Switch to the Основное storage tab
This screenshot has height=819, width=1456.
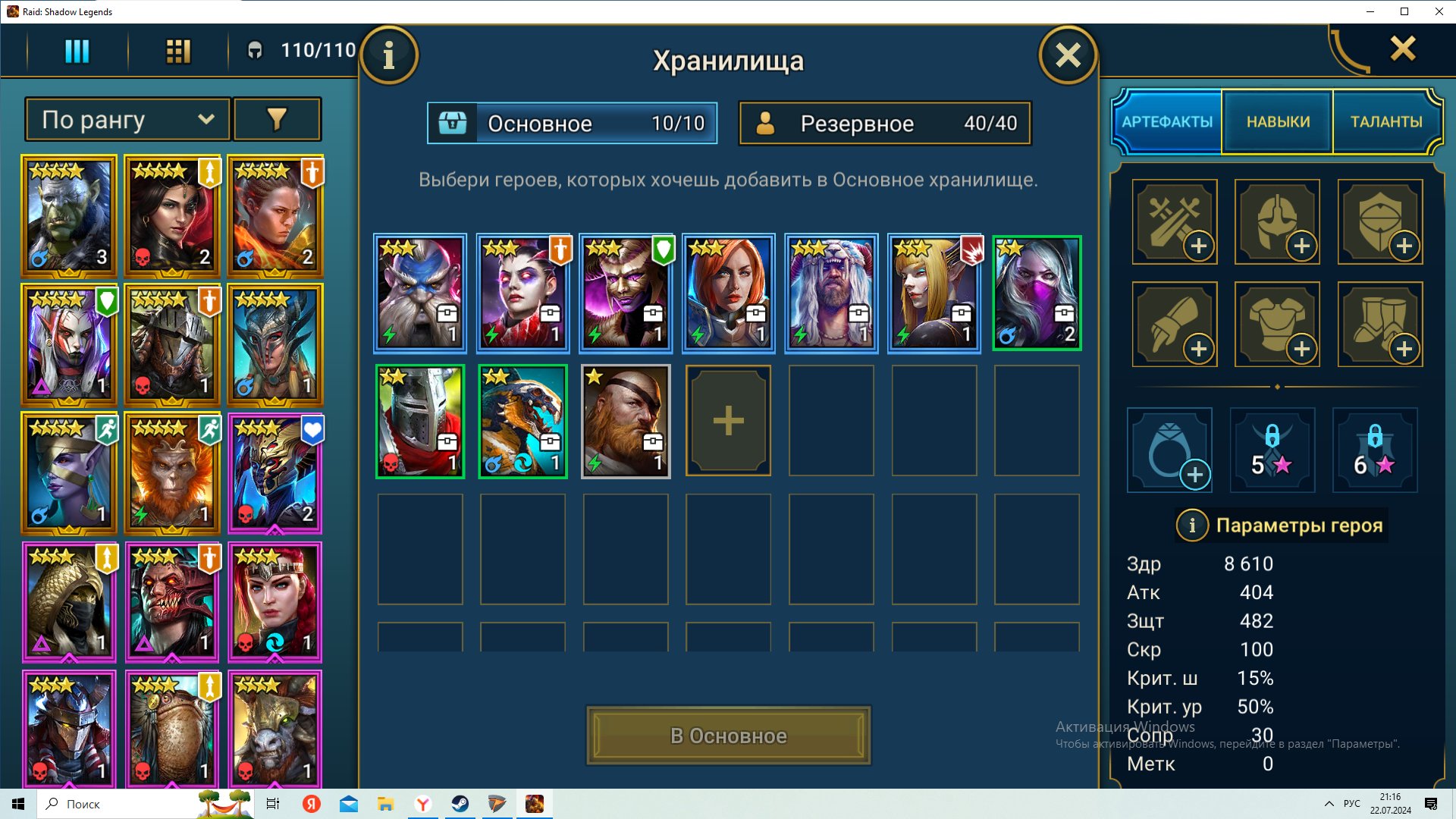573,123
